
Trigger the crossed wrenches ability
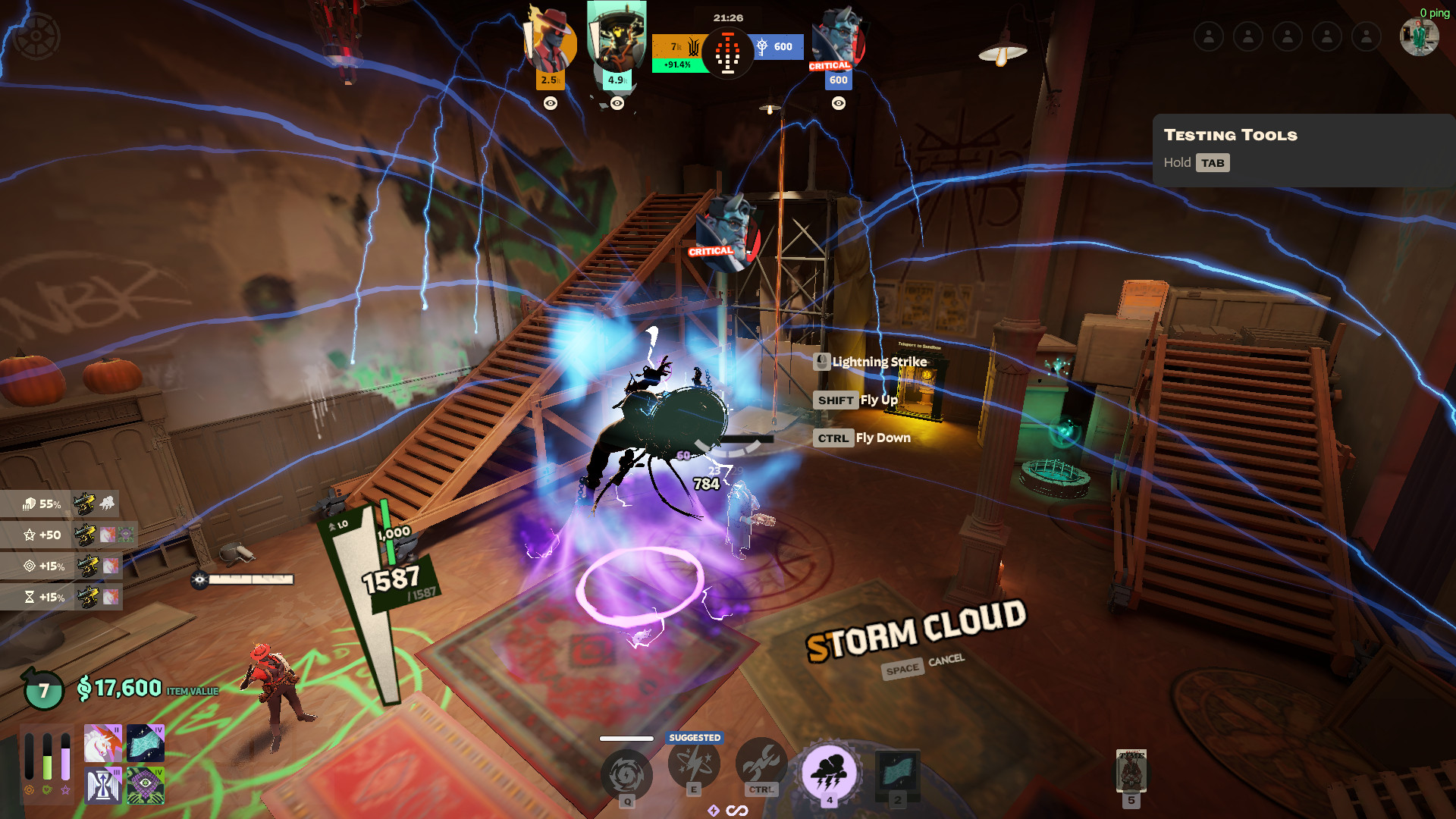[761, 763]
